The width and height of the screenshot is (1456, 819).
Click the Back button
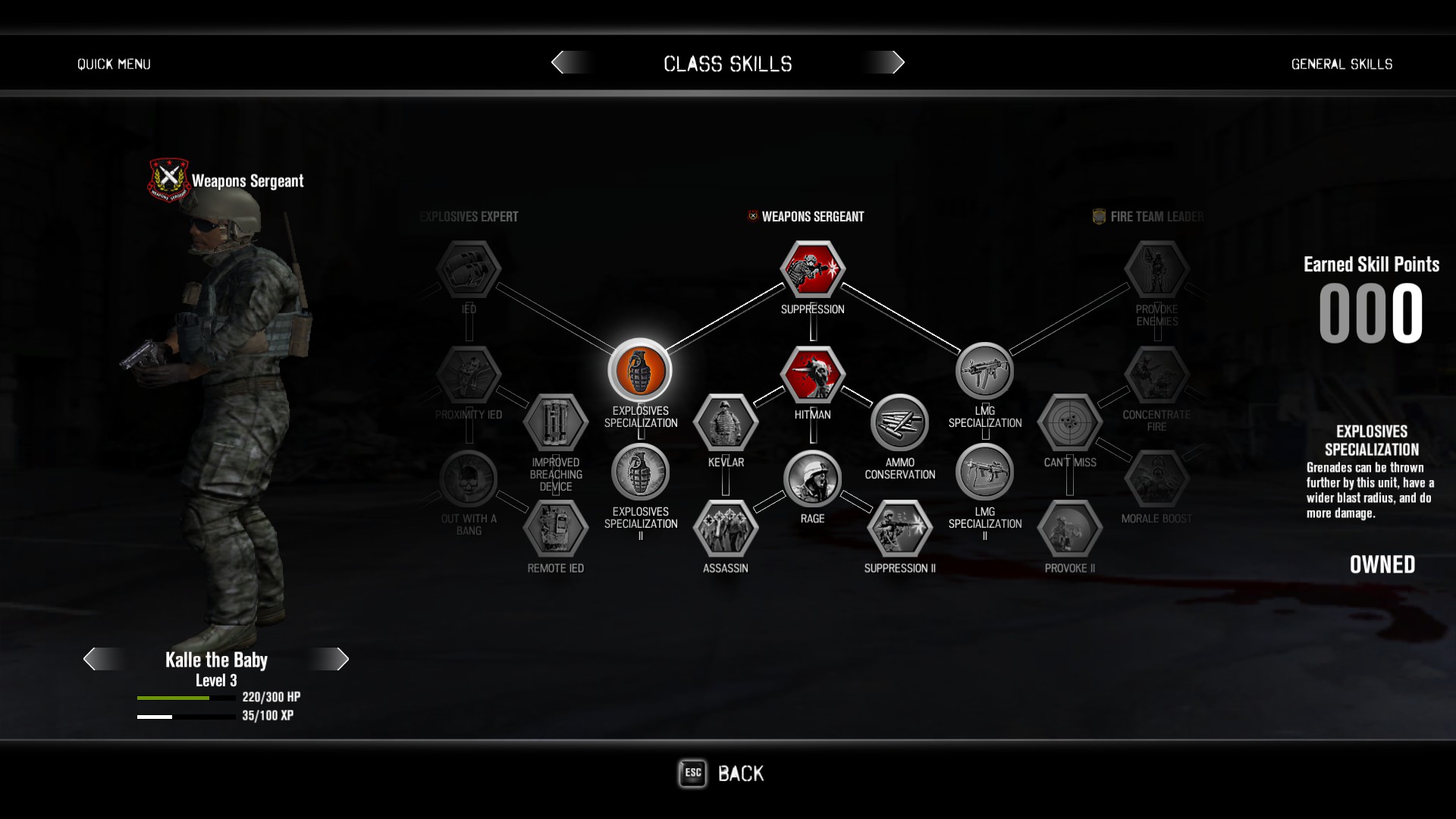721,773
